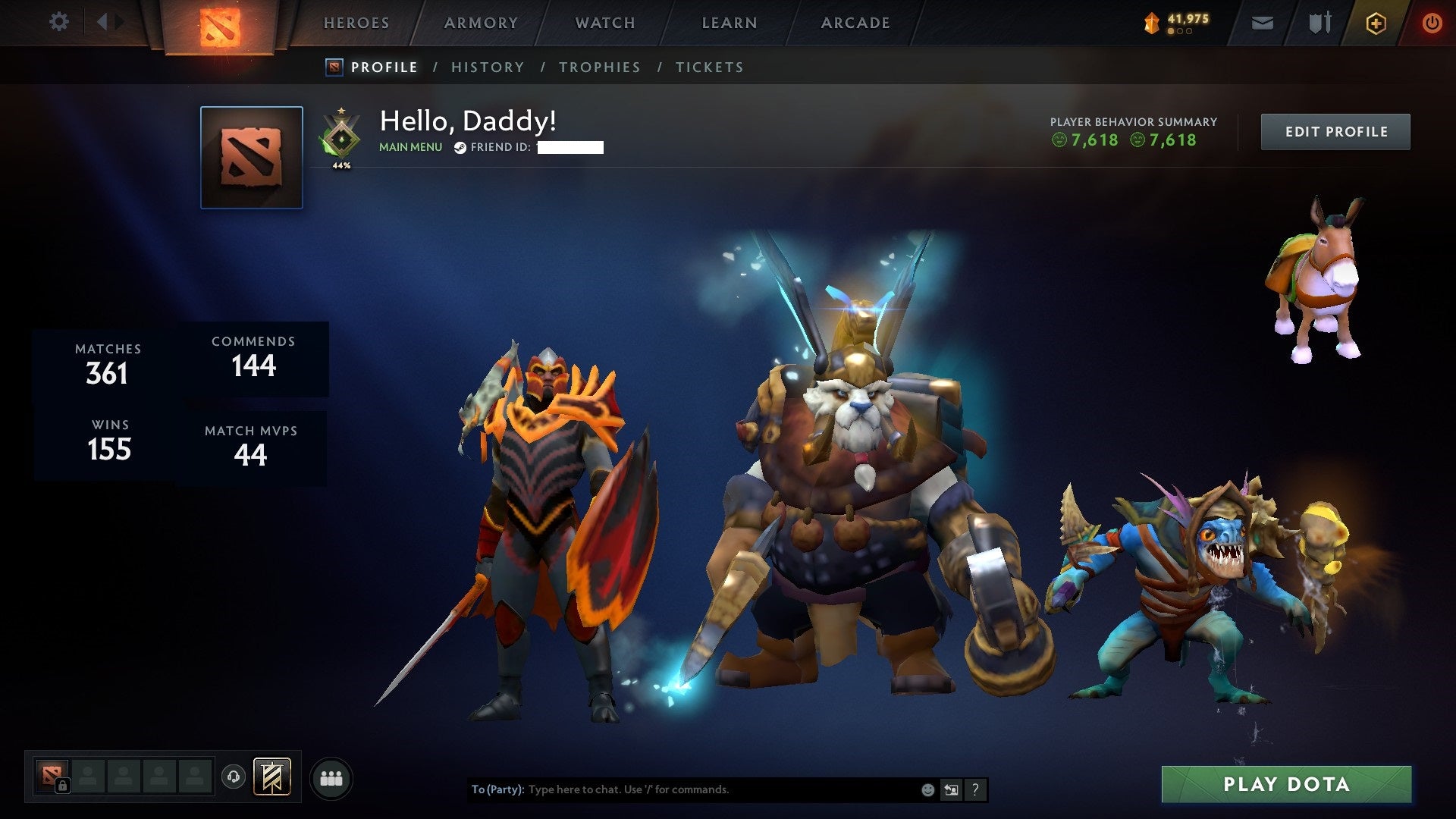Open the emoticon picker in chat

point(927,789)
